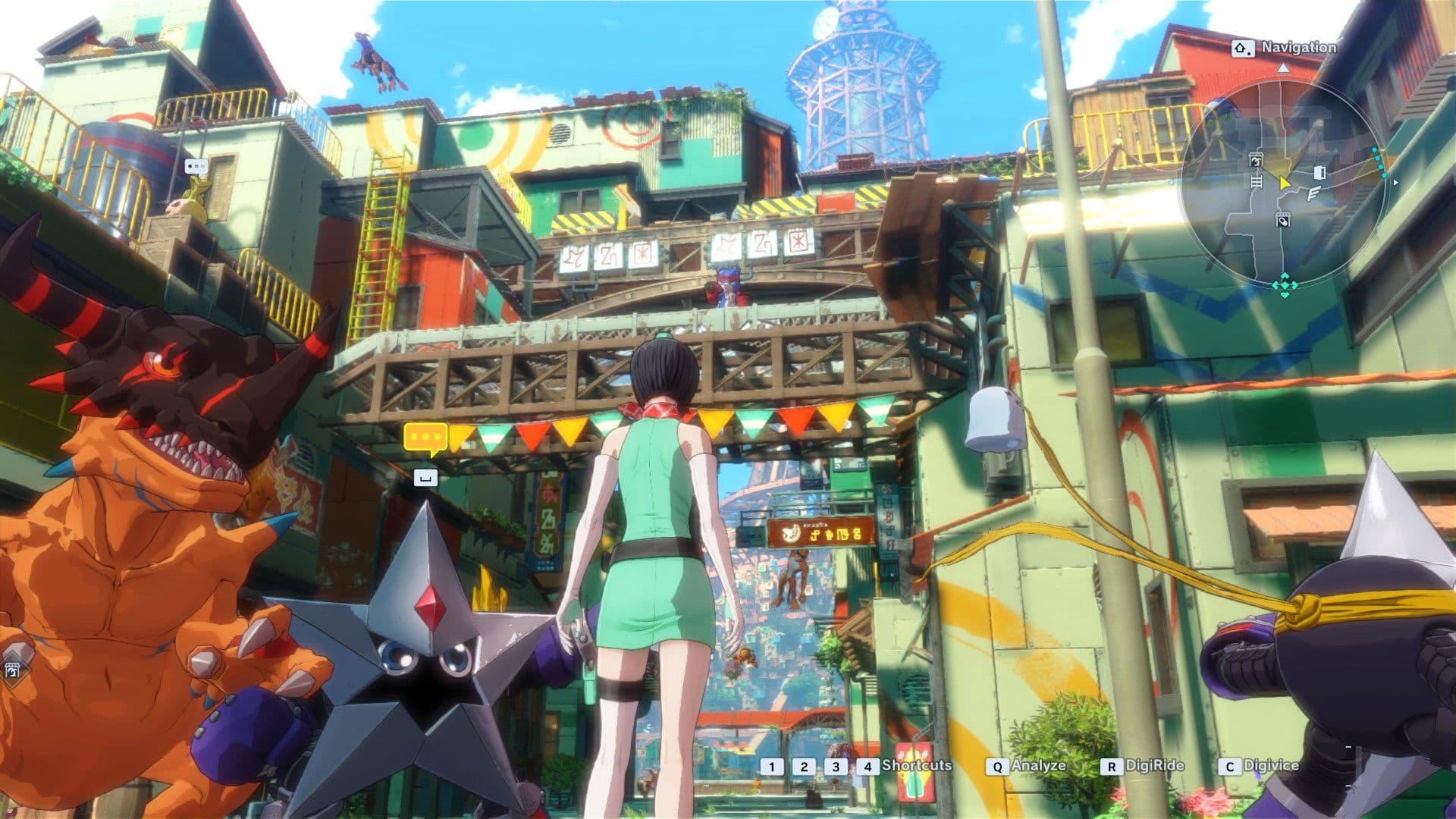Open the C Digivice menu
Viewport: 1456px width, 819px height.
1259,767
